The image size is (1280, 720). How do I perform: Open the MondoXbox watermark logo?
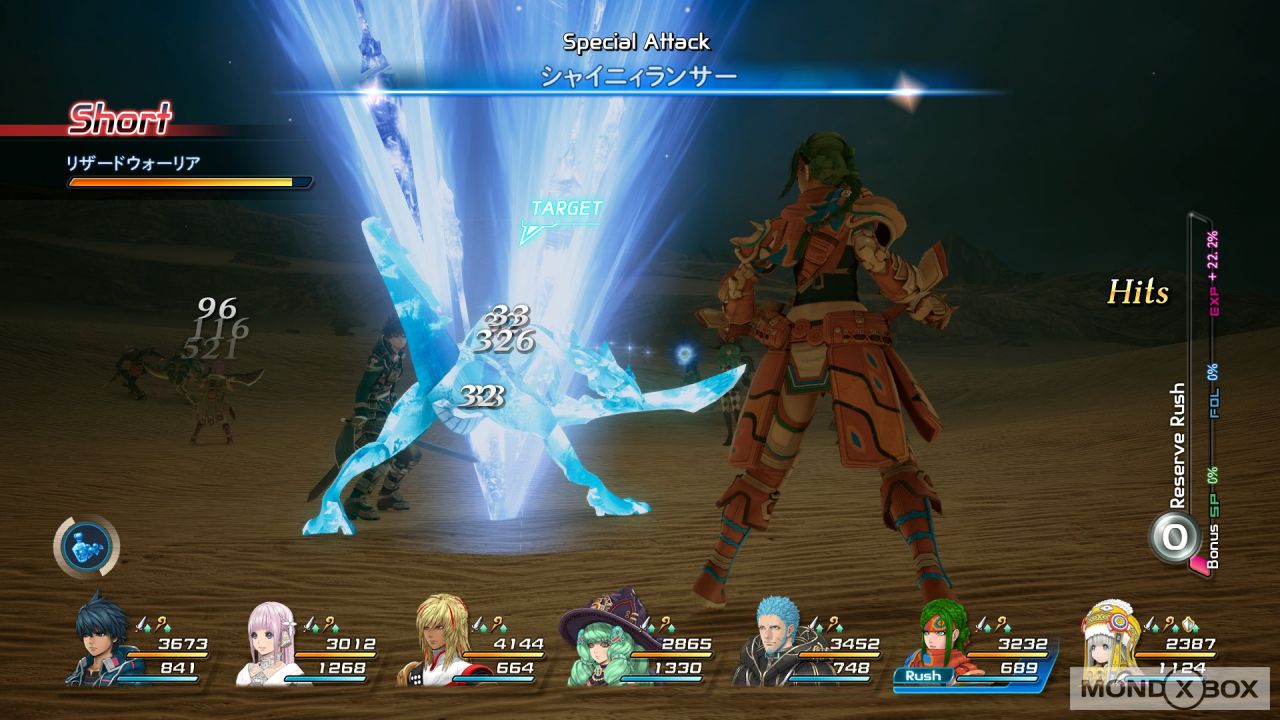coord(1171,688)
